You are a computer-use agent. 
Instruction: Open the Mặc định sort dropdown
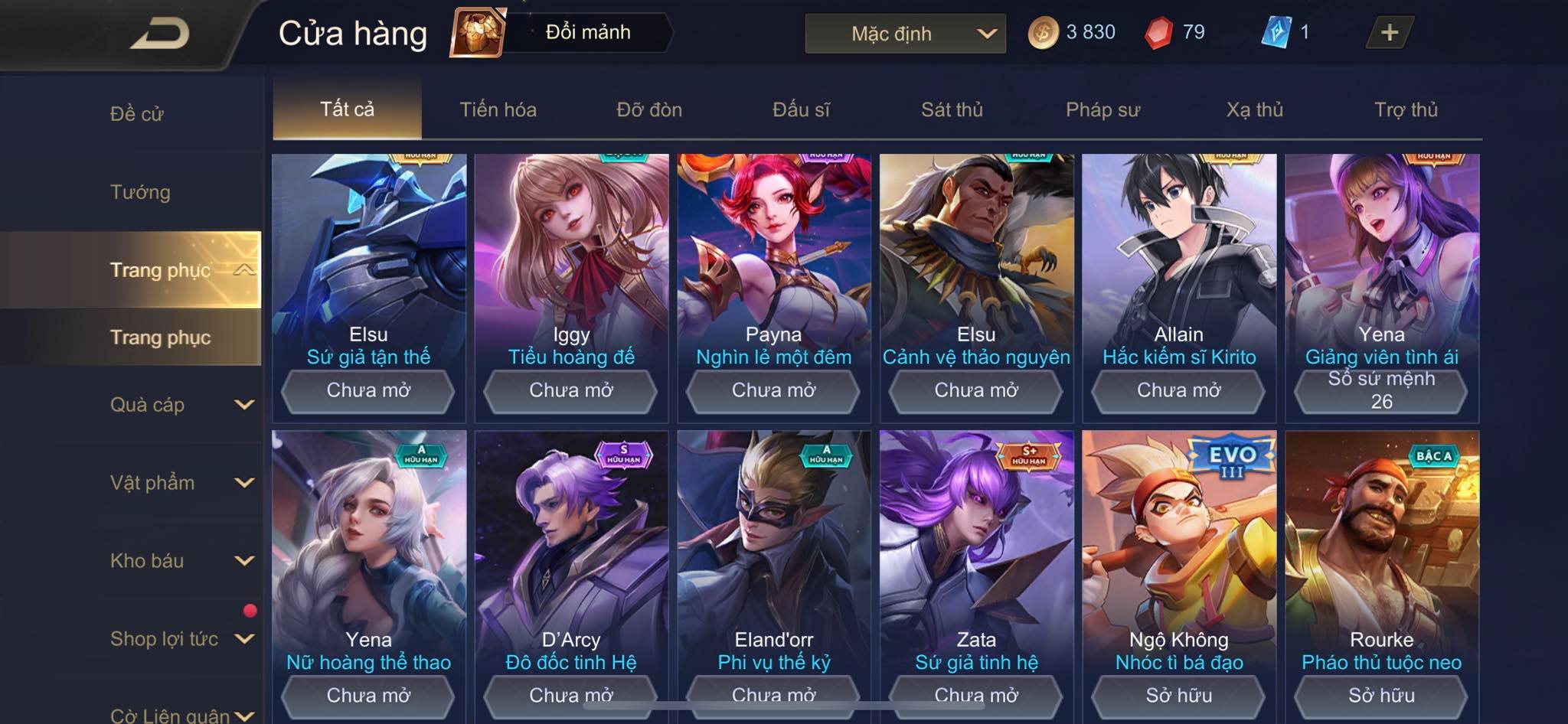click(905, 34)
